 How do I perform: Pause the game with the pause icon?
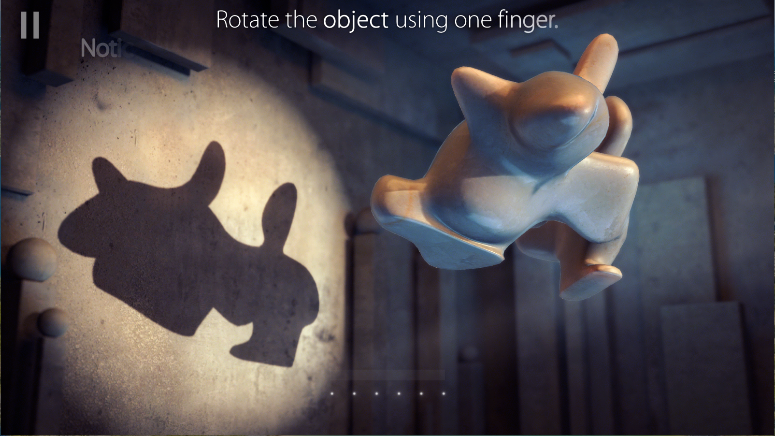click(x=30, y=26)
